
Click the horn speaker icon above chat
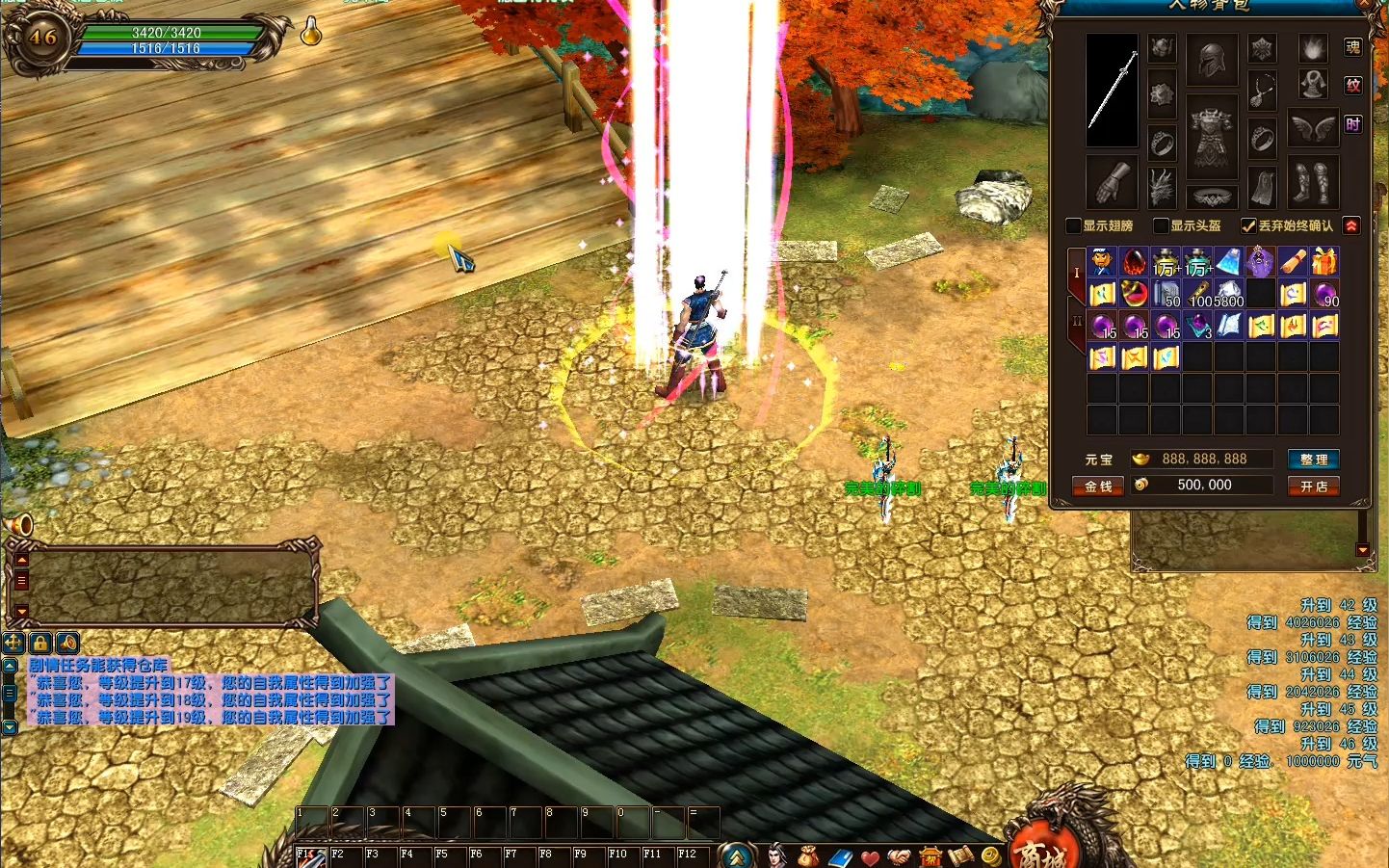point(21,525)
